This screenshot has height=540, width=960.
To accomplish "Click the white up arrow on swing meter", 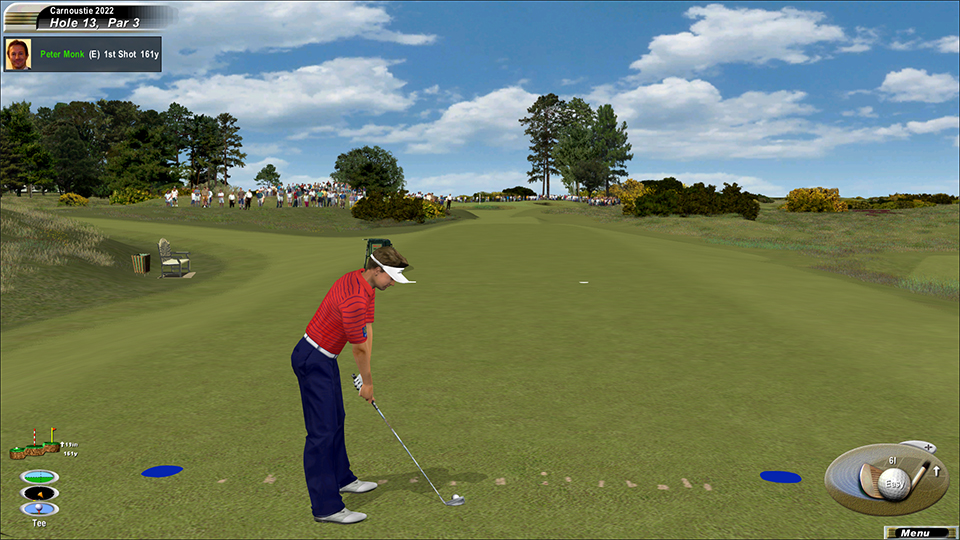I will pos(936,470).
